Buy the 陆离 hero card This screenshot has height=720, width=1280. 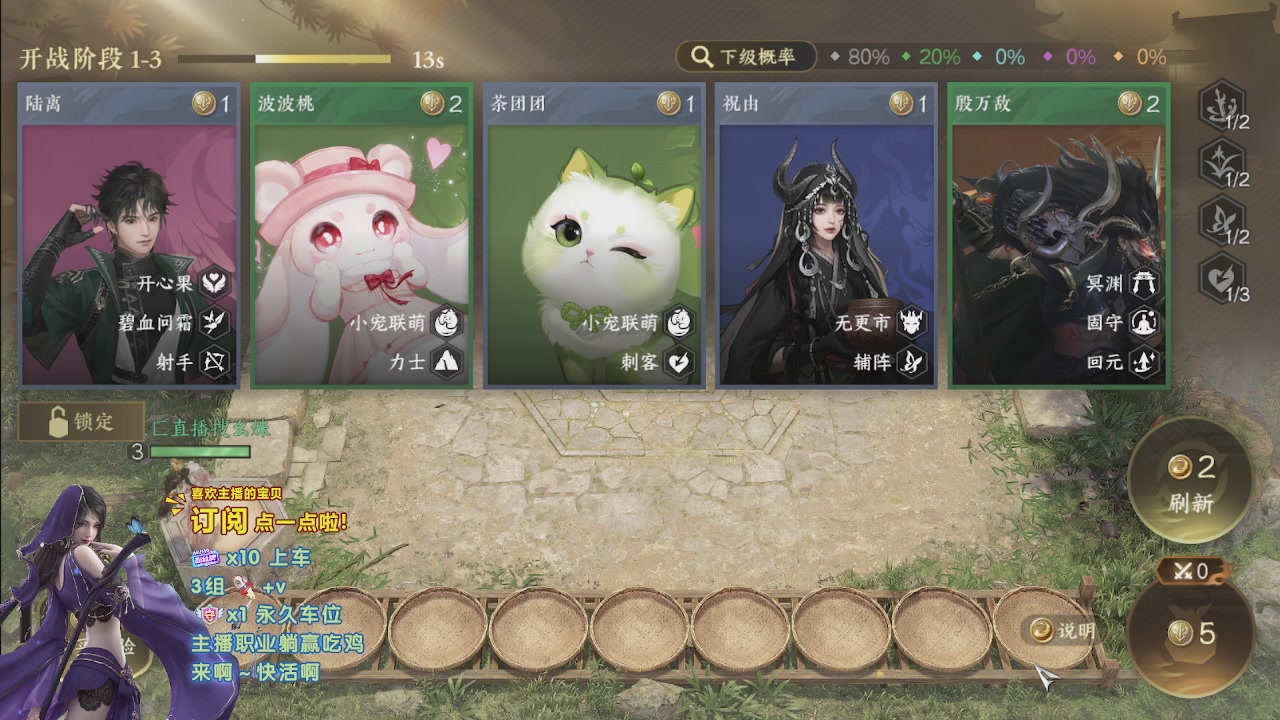[128, 235]
